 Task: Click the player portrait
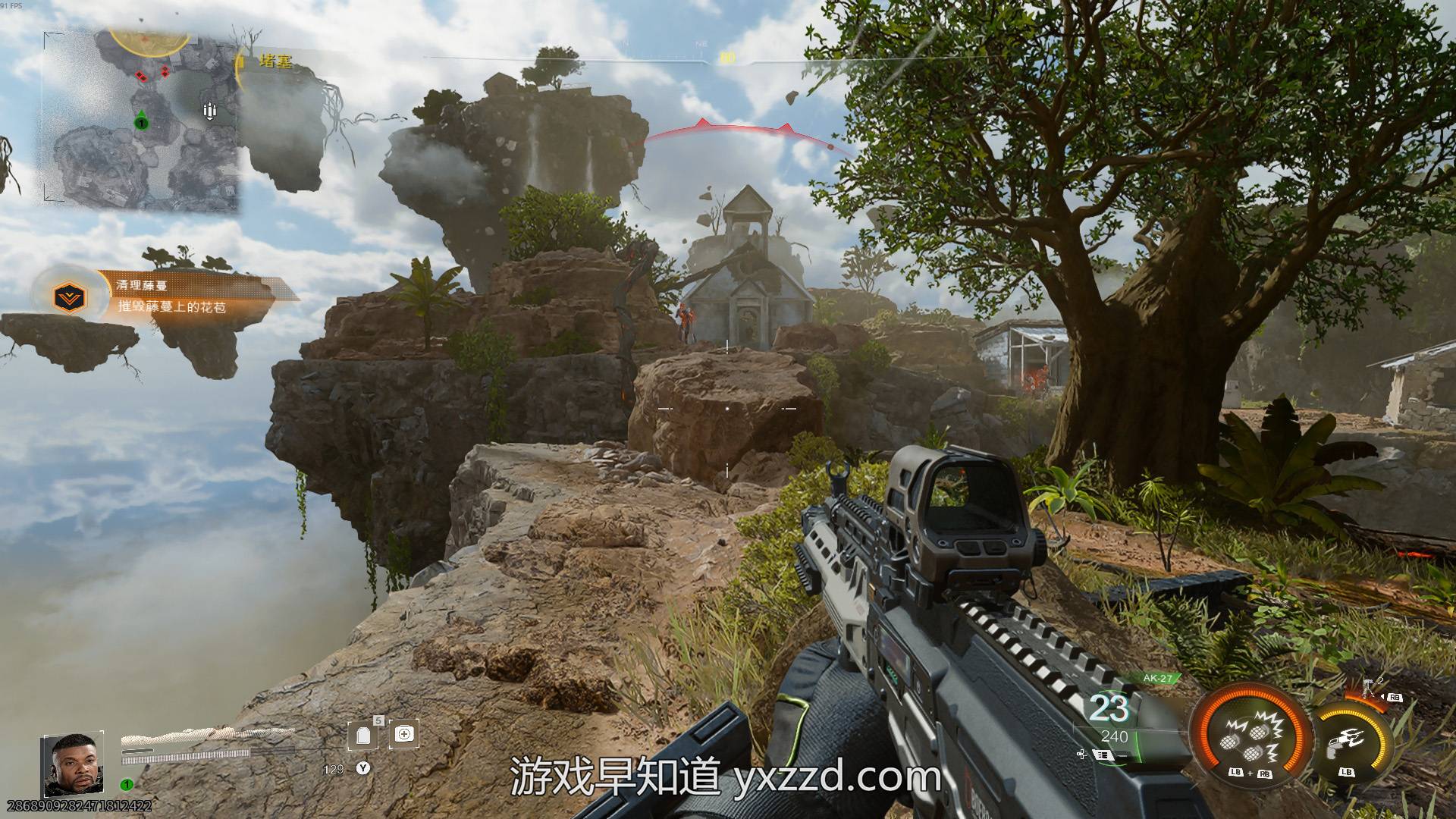pyautogui.click(x=73, y=764)
